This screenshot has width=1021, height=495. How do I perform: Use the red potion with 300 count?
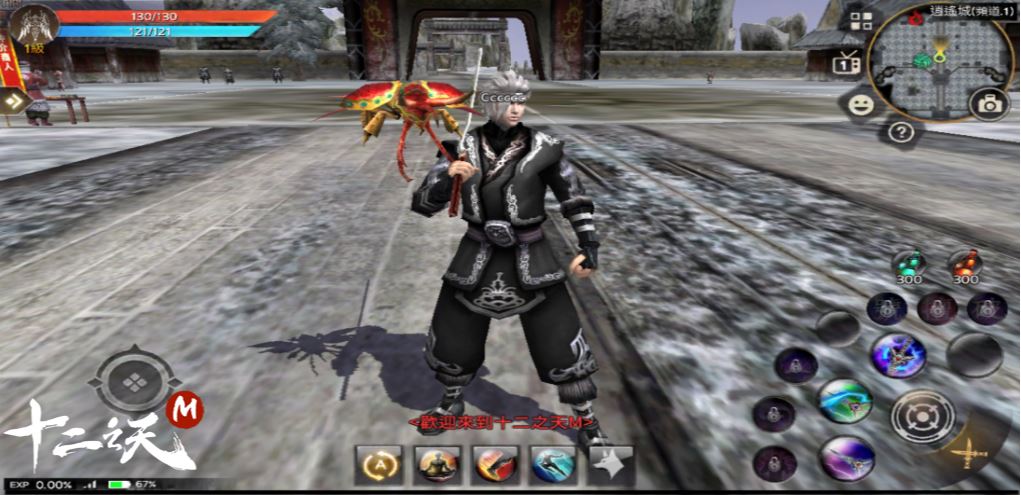tap(964, 263)
